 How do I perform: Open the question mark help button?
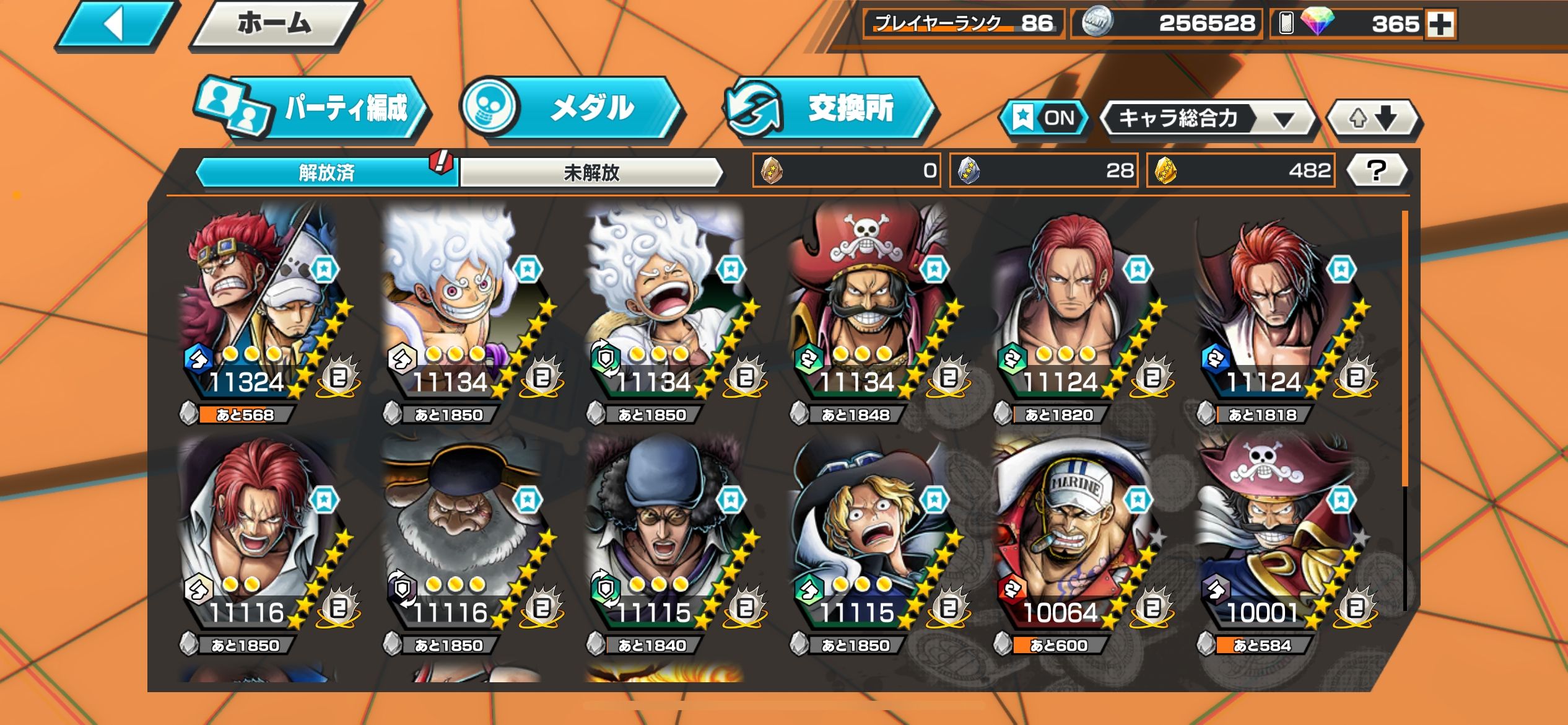[x=1376, y=170]
